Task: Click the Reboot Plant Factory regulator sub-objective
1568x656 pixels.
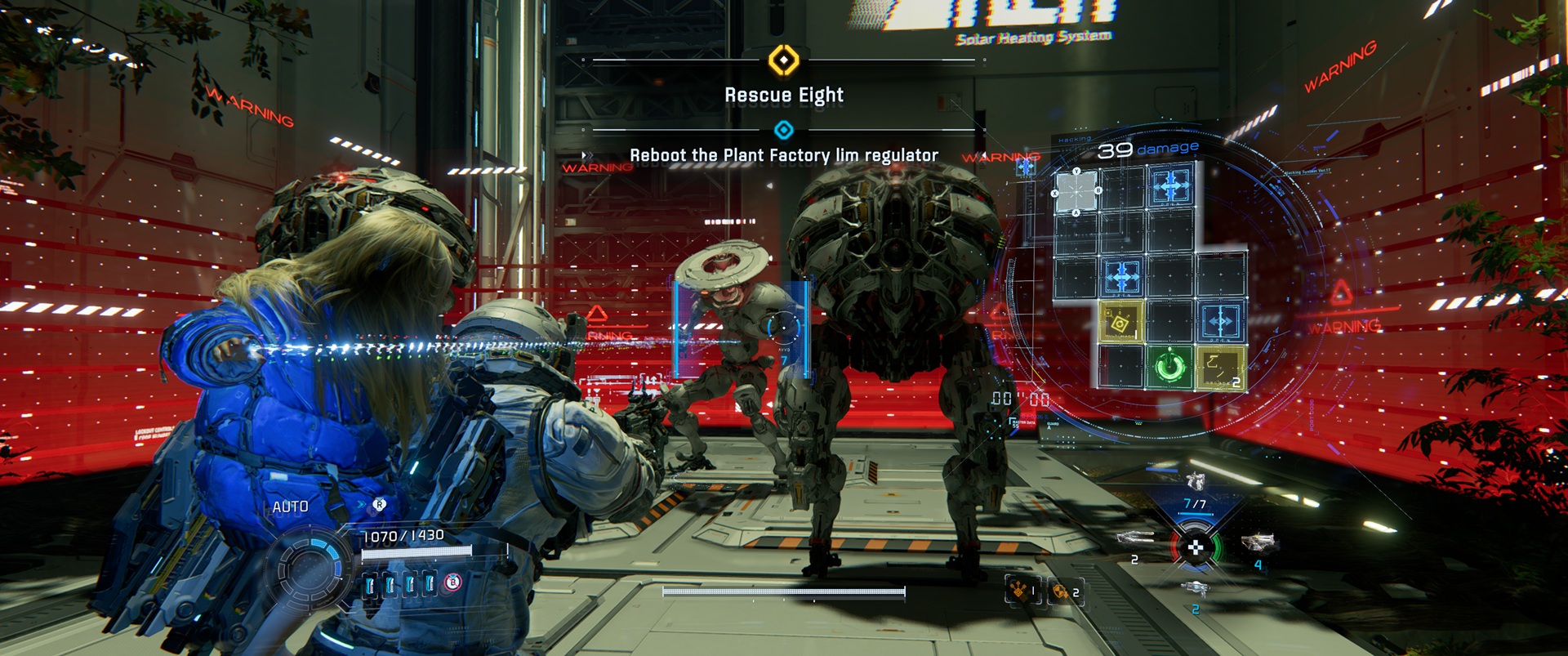Action: [x=783, y=154]
